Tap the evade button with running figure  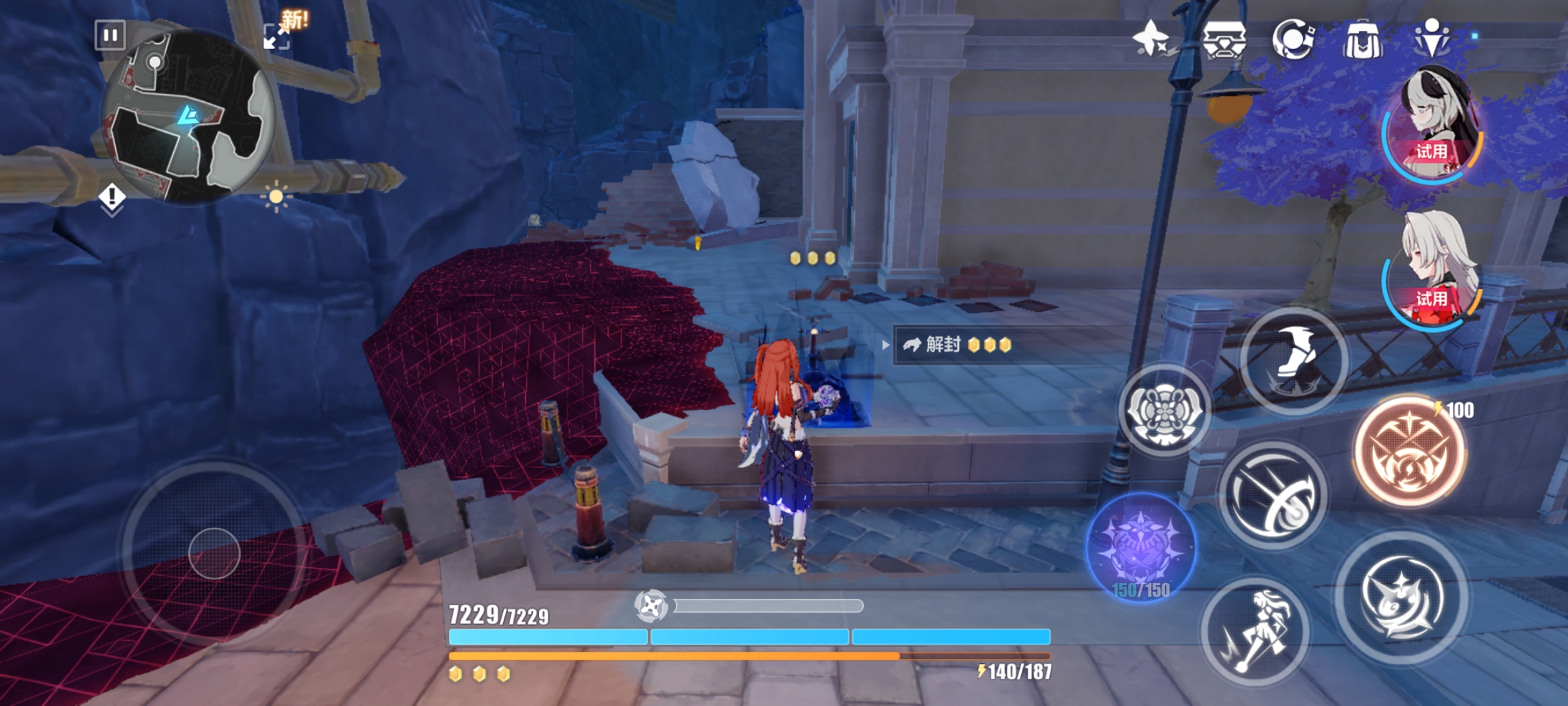pos(1255,631)
